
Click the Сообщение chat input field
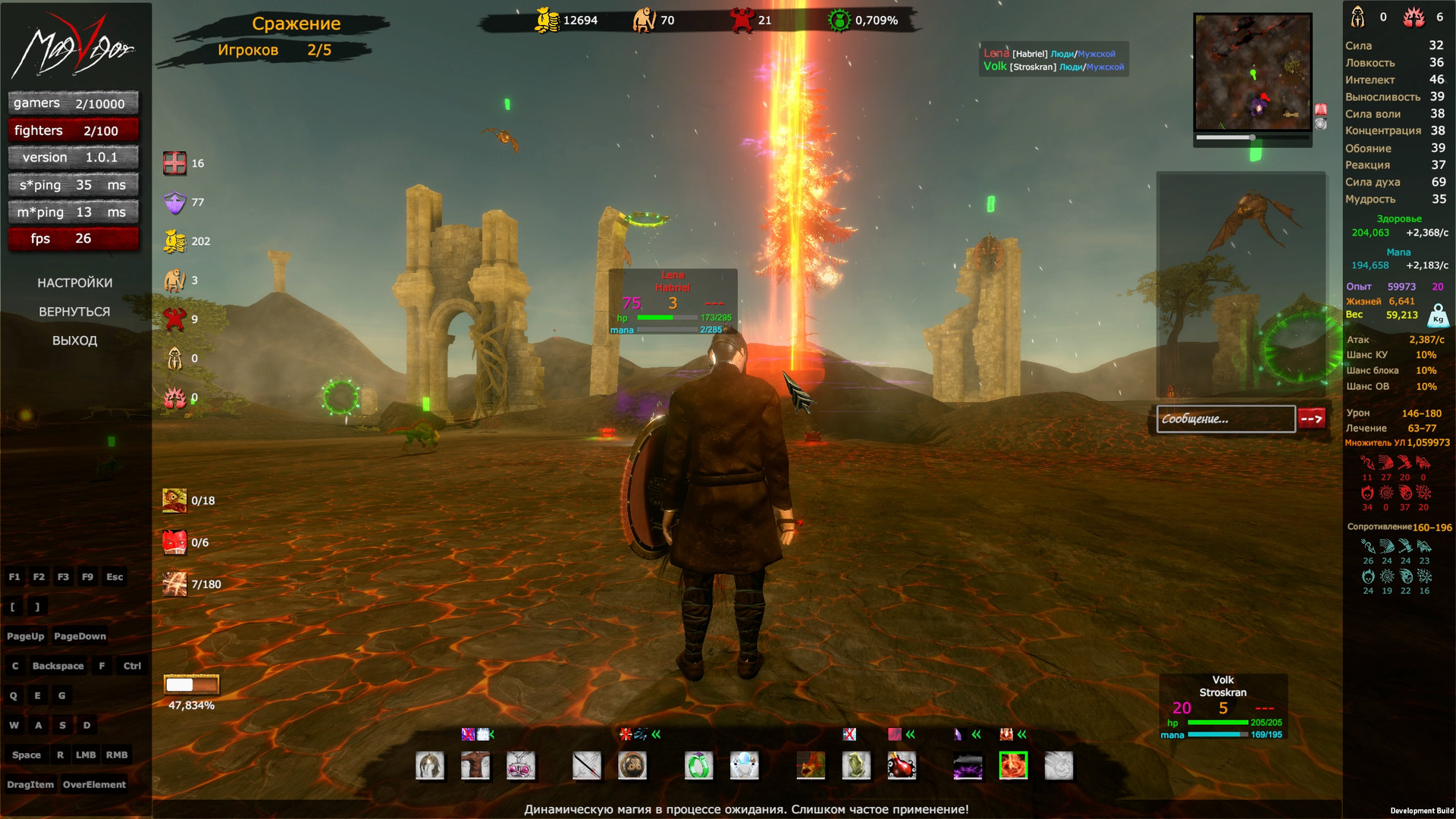1225,419
